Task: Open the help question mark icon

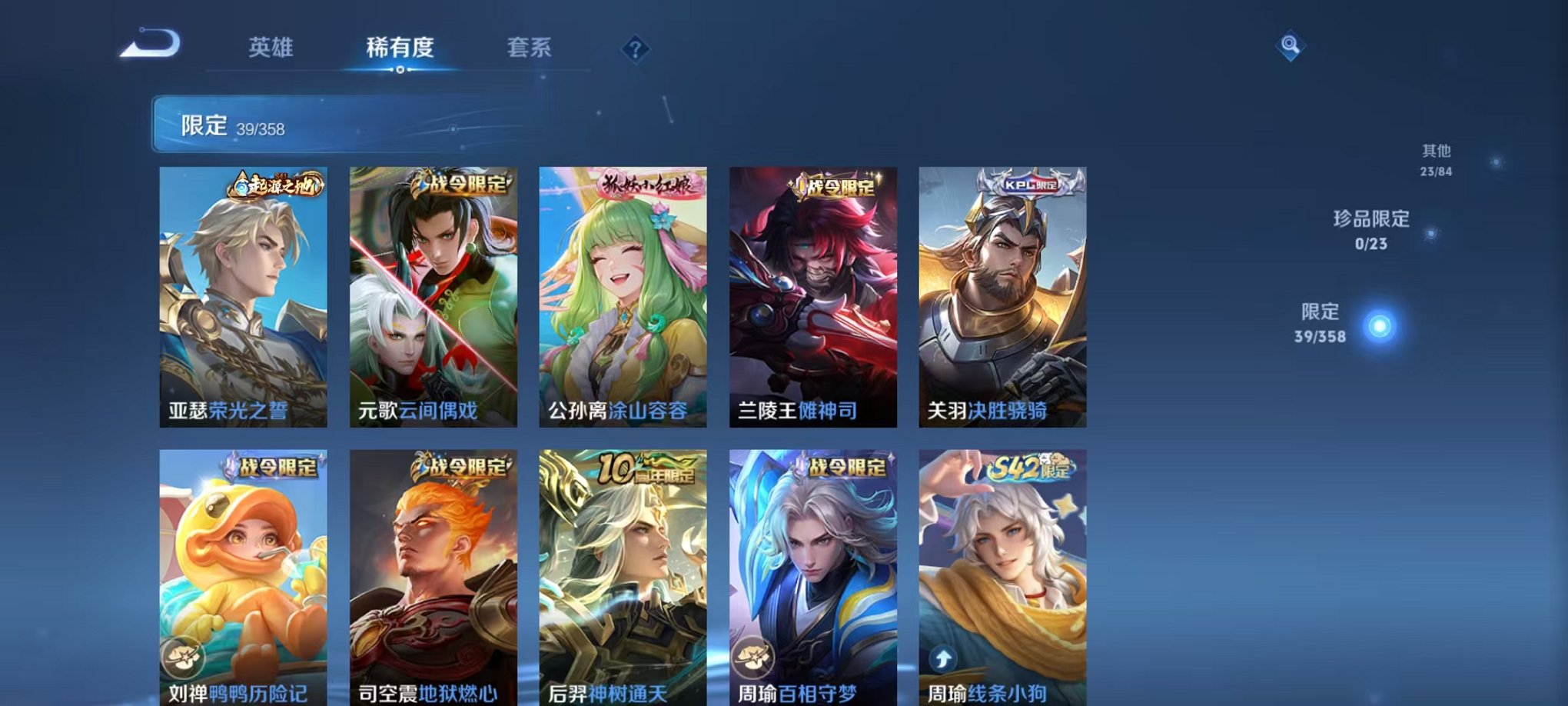Action: pyautogui.click(x=635, y=49)
